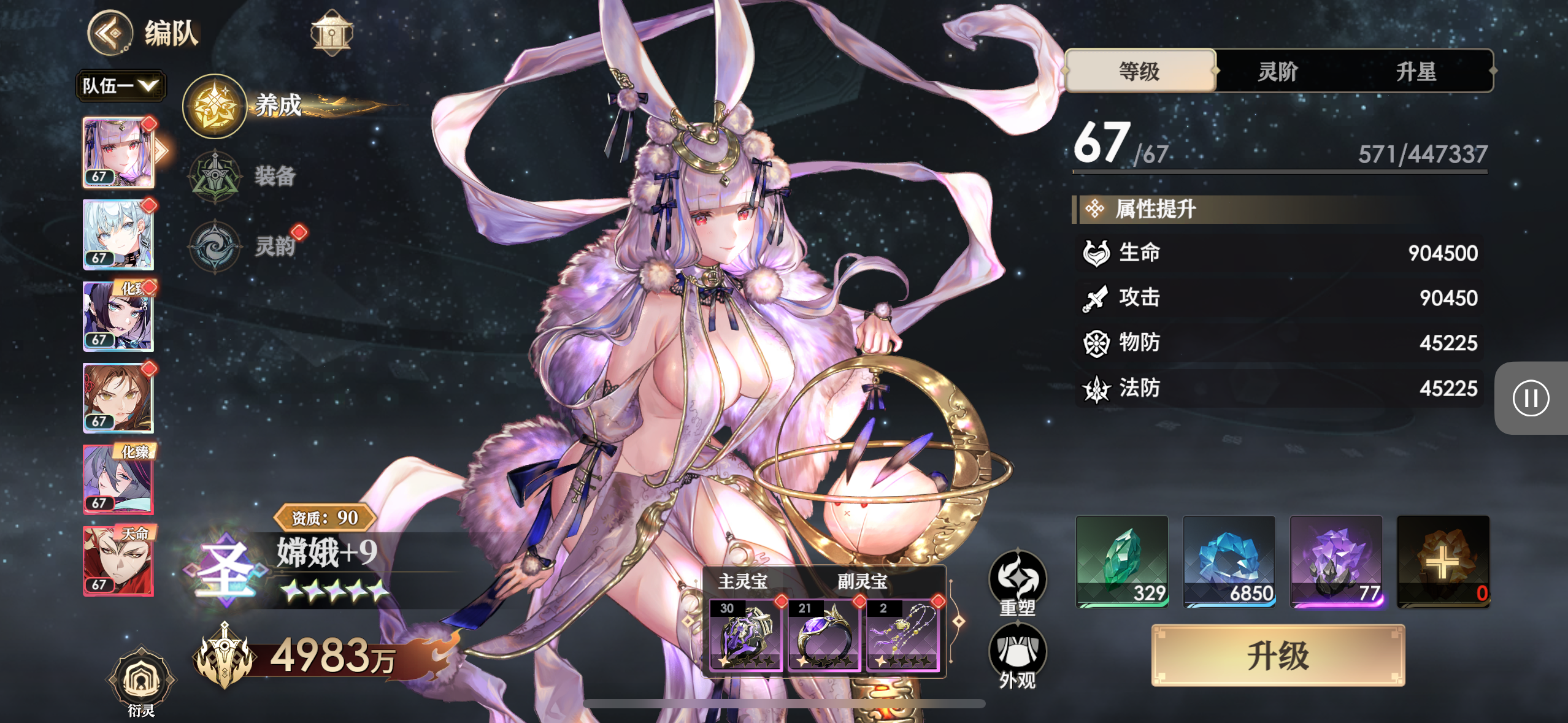Switch to the 灵阶 tab
The width and height of the screenshot is (1568, 723).
point(1278,71)
